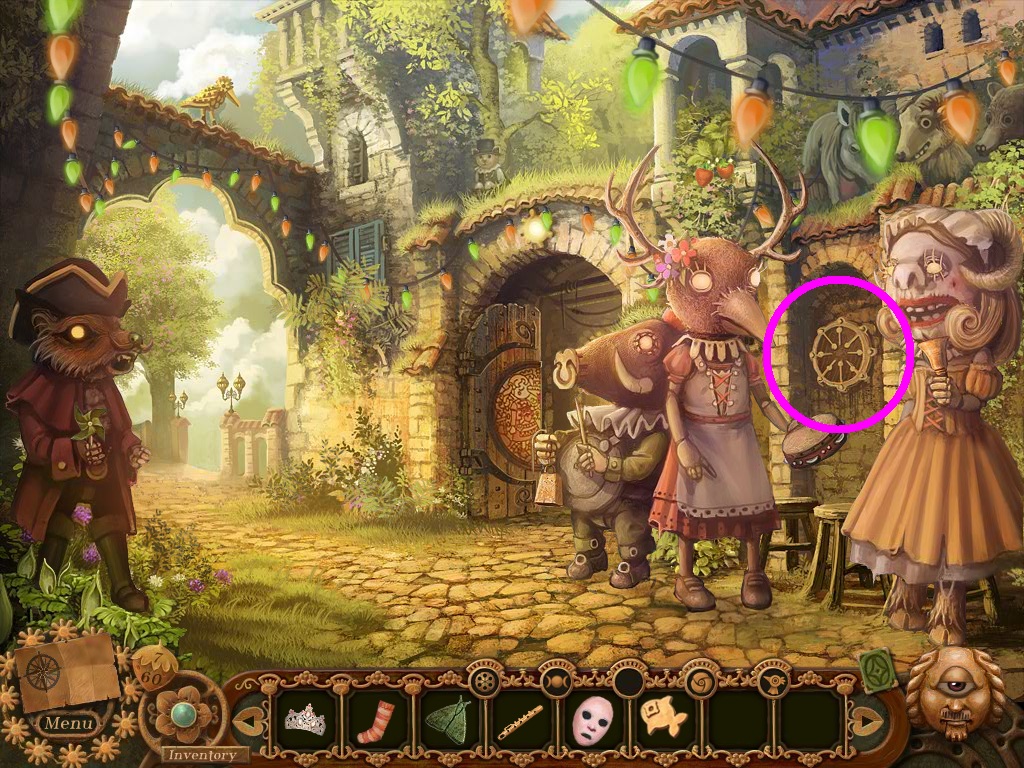1024x768 pixels.
Task: Select the green moth item
Action: coord(448,718)
